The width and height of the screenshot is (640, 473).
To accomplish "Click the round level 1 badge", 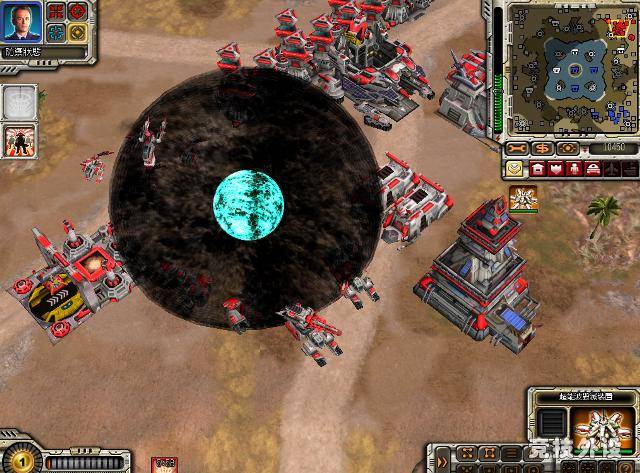I will pos(20,462).
